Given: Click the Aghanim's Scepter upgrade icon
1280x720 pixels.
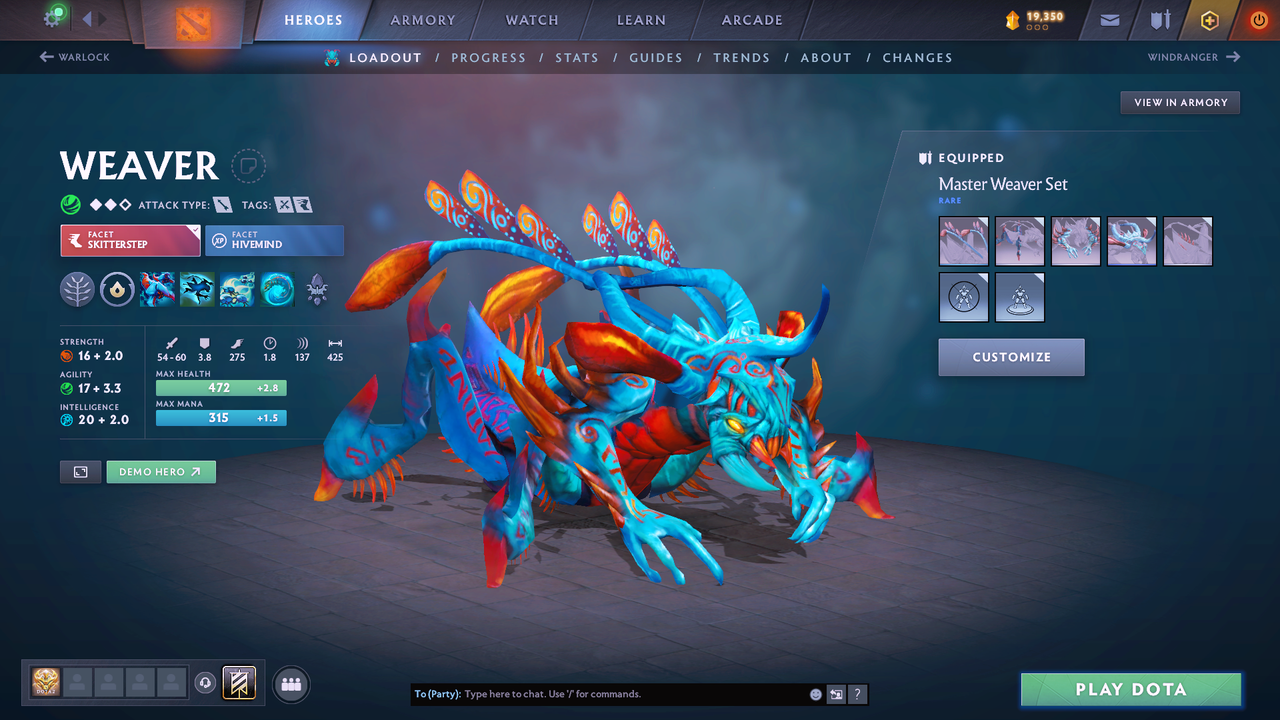Looking at the screenshot, I should click(x=317, y=289).
